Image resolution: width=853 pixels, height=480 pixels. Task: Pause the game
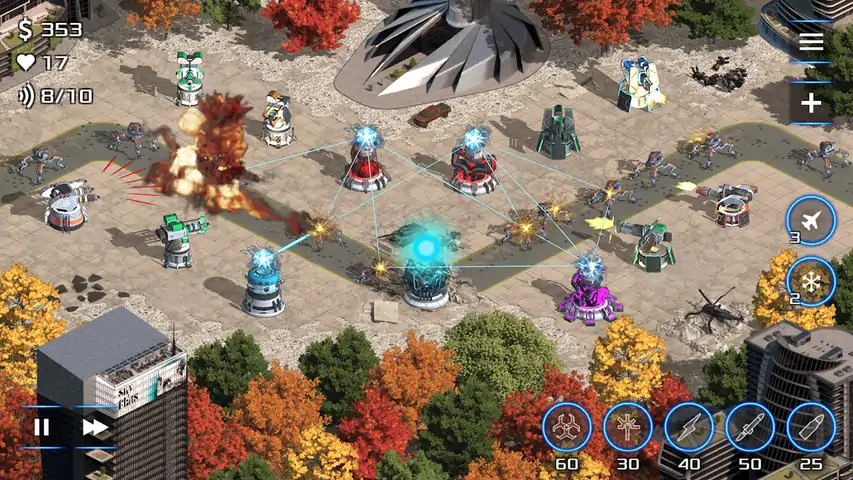[x=42, y=427]
